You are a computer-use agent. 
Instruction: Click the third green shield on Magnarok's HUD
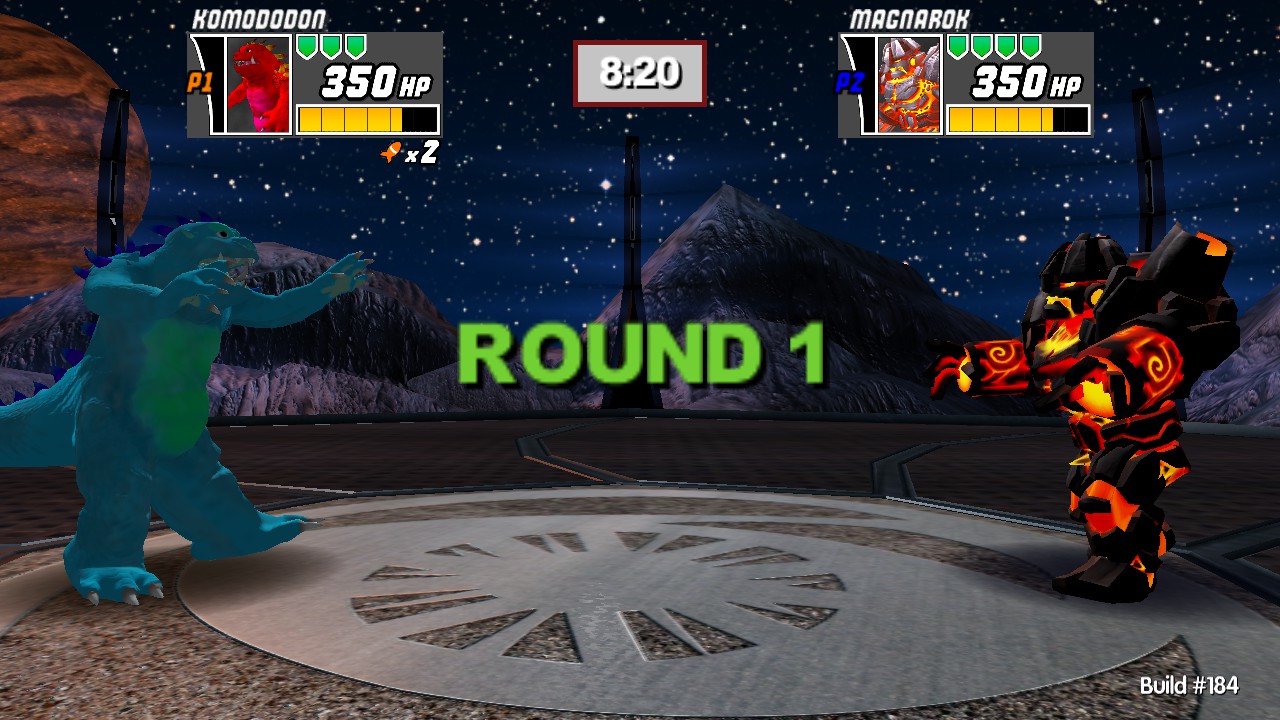pyautogui.click(x=1006, y=46)
